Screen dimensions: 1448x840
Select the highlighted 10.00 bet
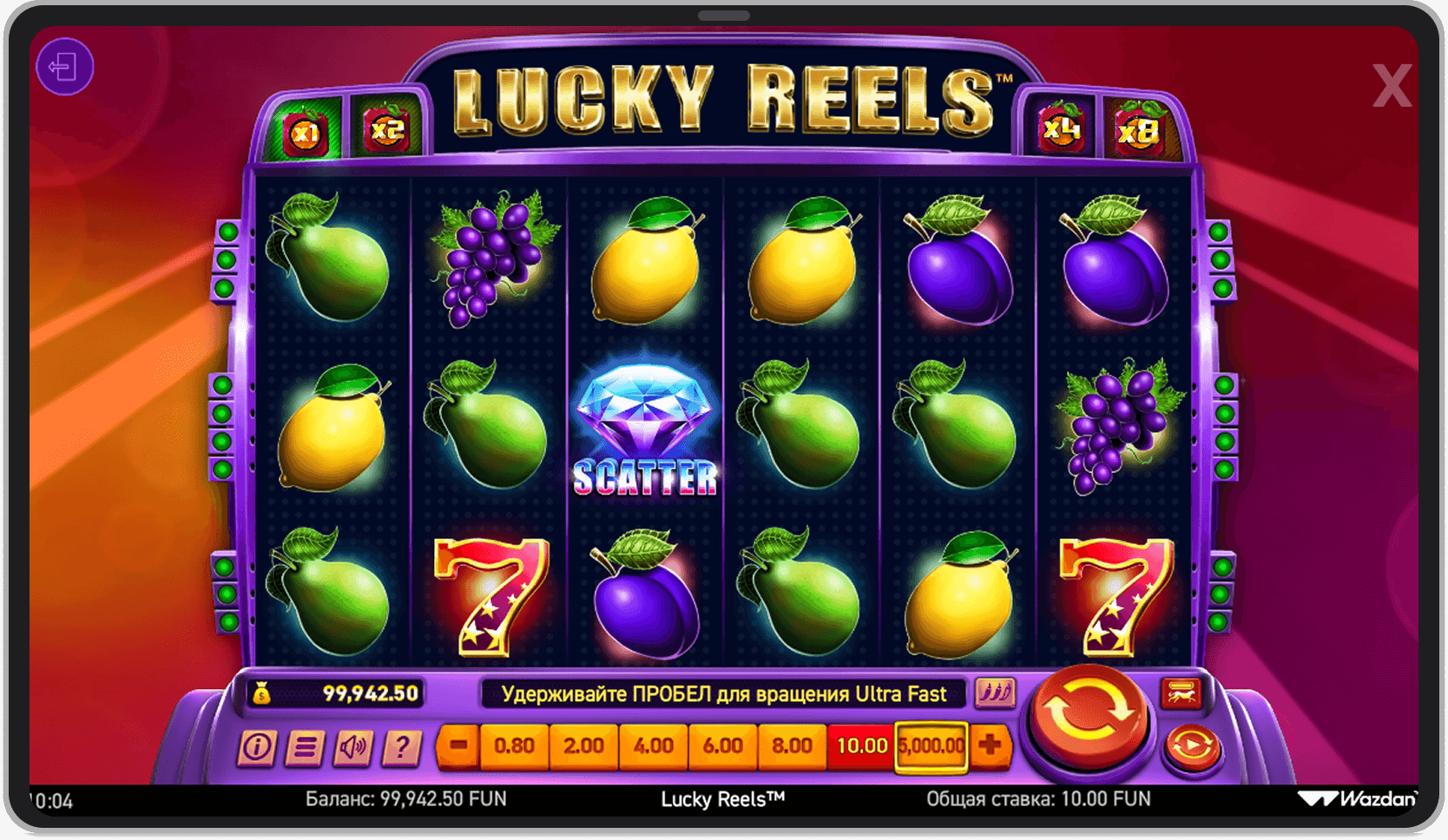point(861,745)
